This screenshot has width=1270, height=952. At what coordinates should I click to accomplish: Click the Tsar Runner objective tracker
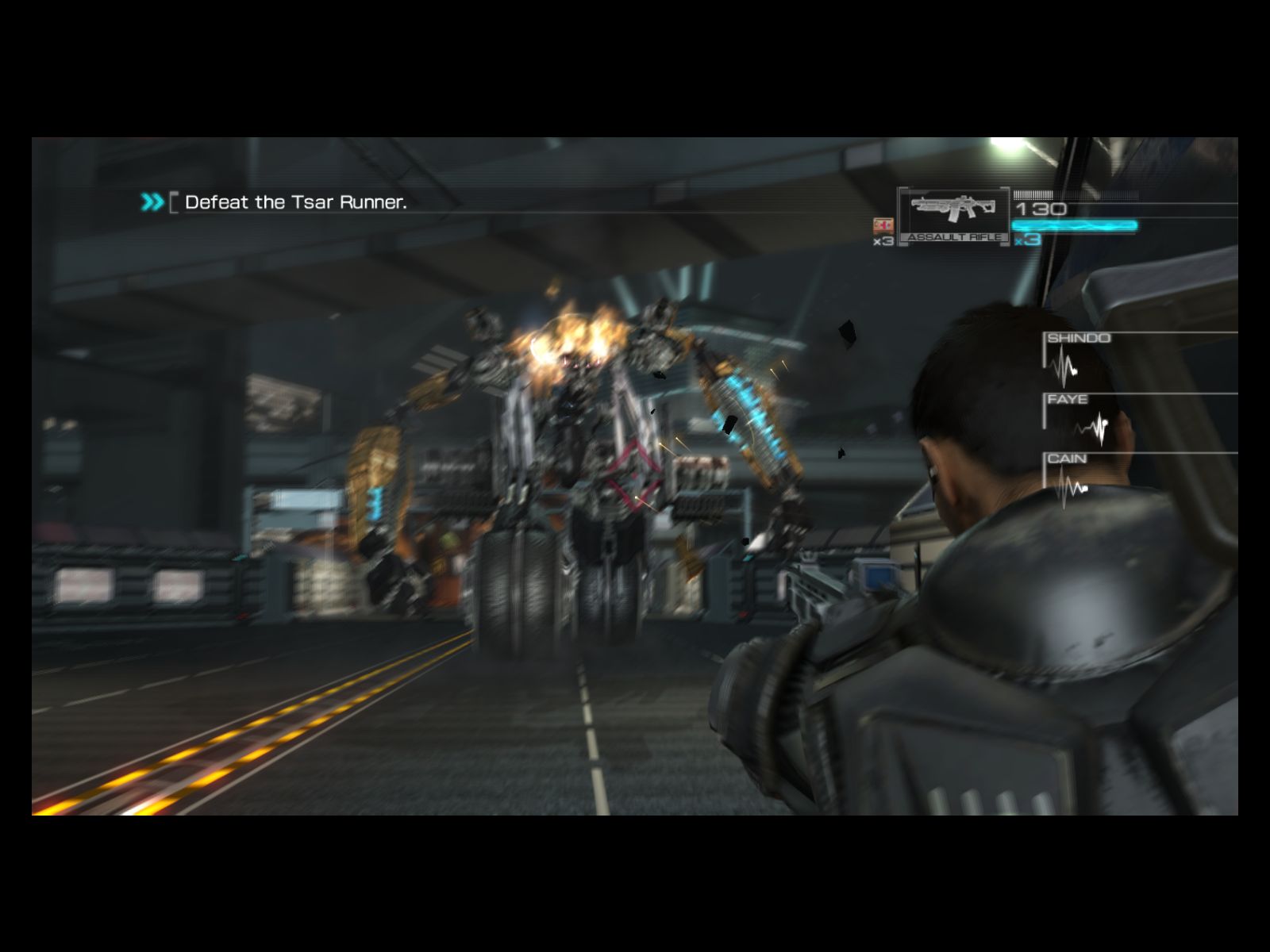294,202
